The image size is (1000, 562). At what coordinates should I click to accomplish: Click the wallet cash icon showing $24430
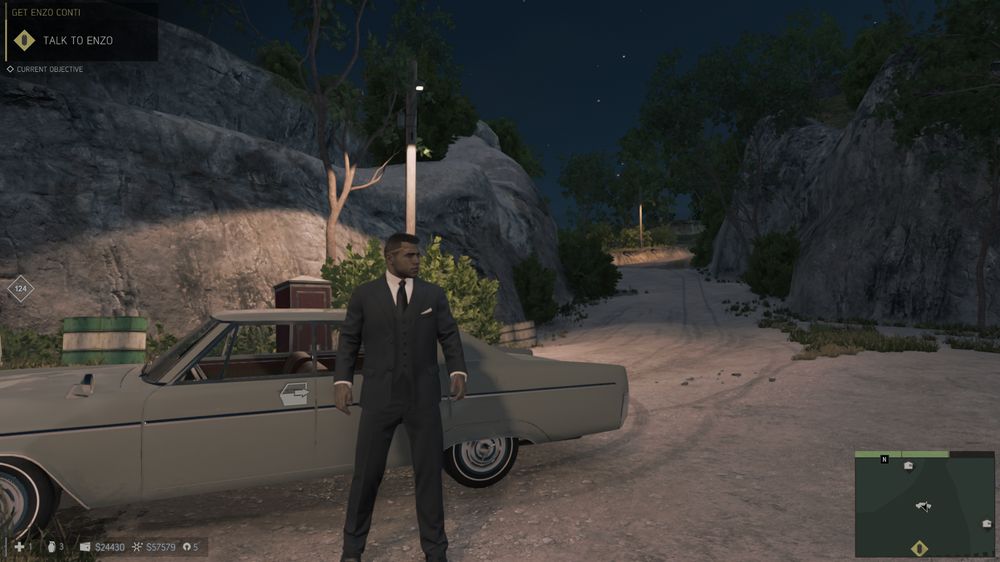coord(85,547)
